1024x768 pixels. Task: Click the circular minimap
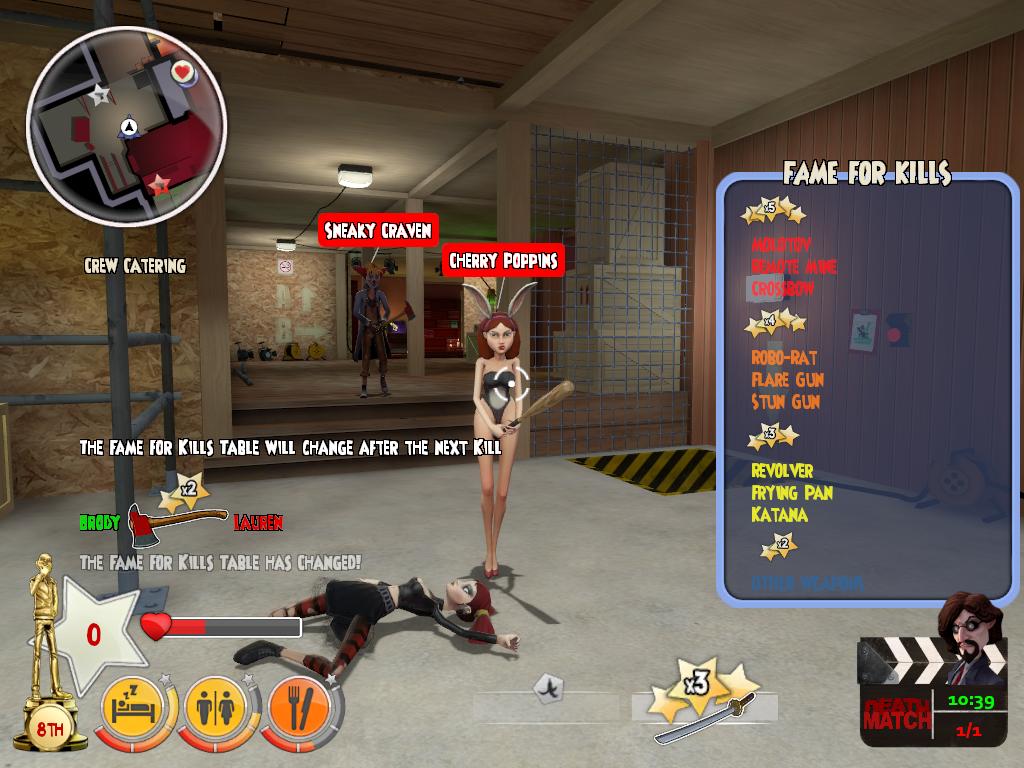tap(127, 125)
